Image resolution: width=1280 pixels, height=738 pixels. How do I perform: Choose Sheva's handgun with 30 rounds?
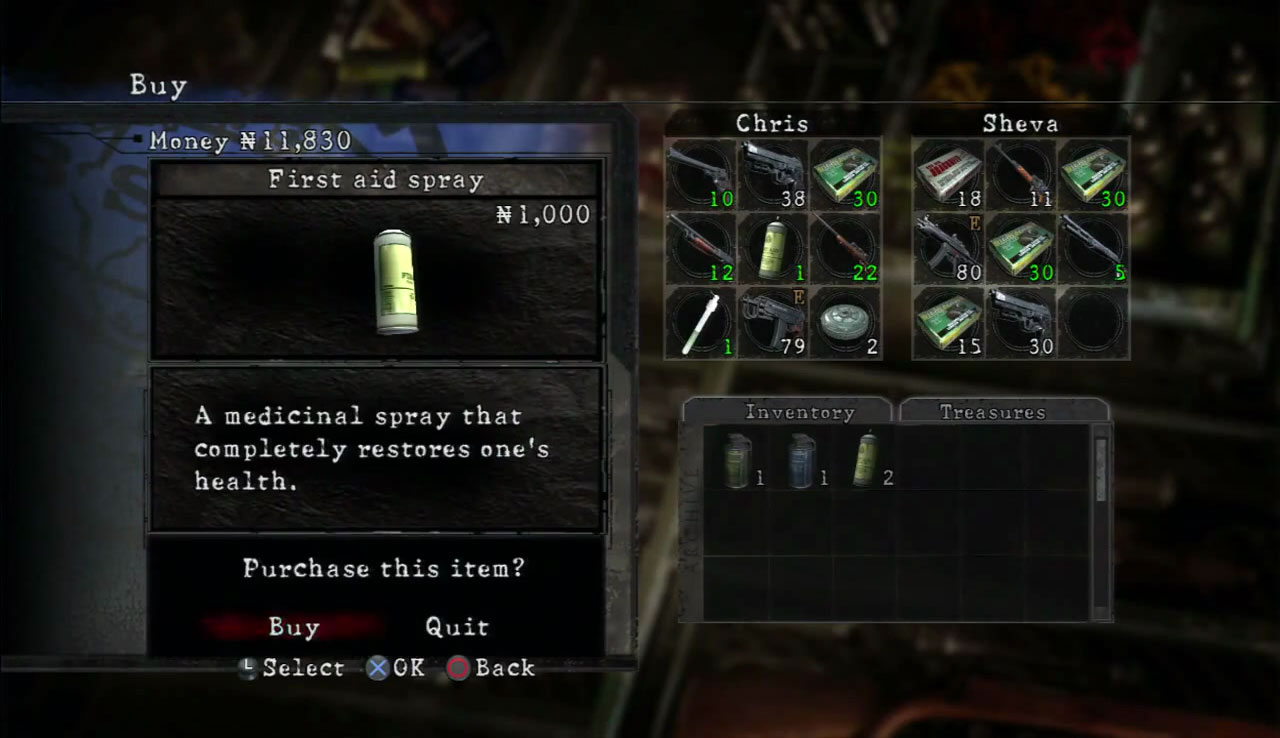coord(1021,321)
